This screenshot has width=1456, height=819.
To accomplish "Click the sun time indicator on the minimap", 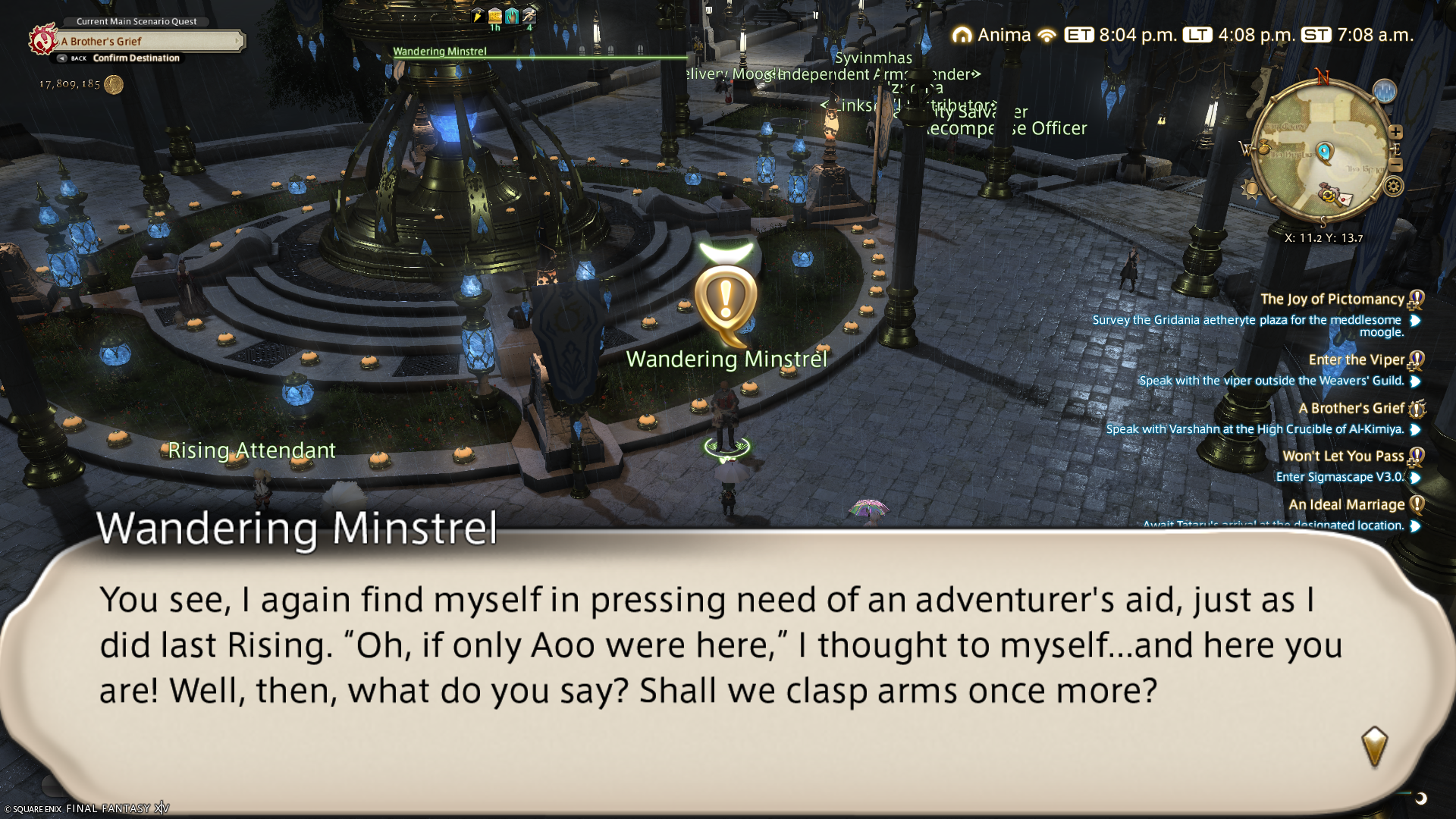I will pyautogui.click(x=1250, y=189).
